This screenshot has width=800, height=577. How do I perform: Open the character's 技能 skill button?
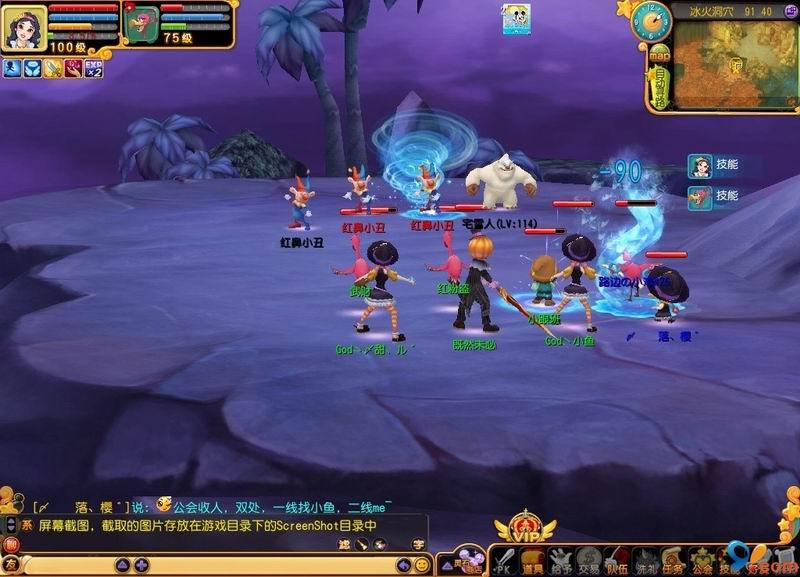714,165
